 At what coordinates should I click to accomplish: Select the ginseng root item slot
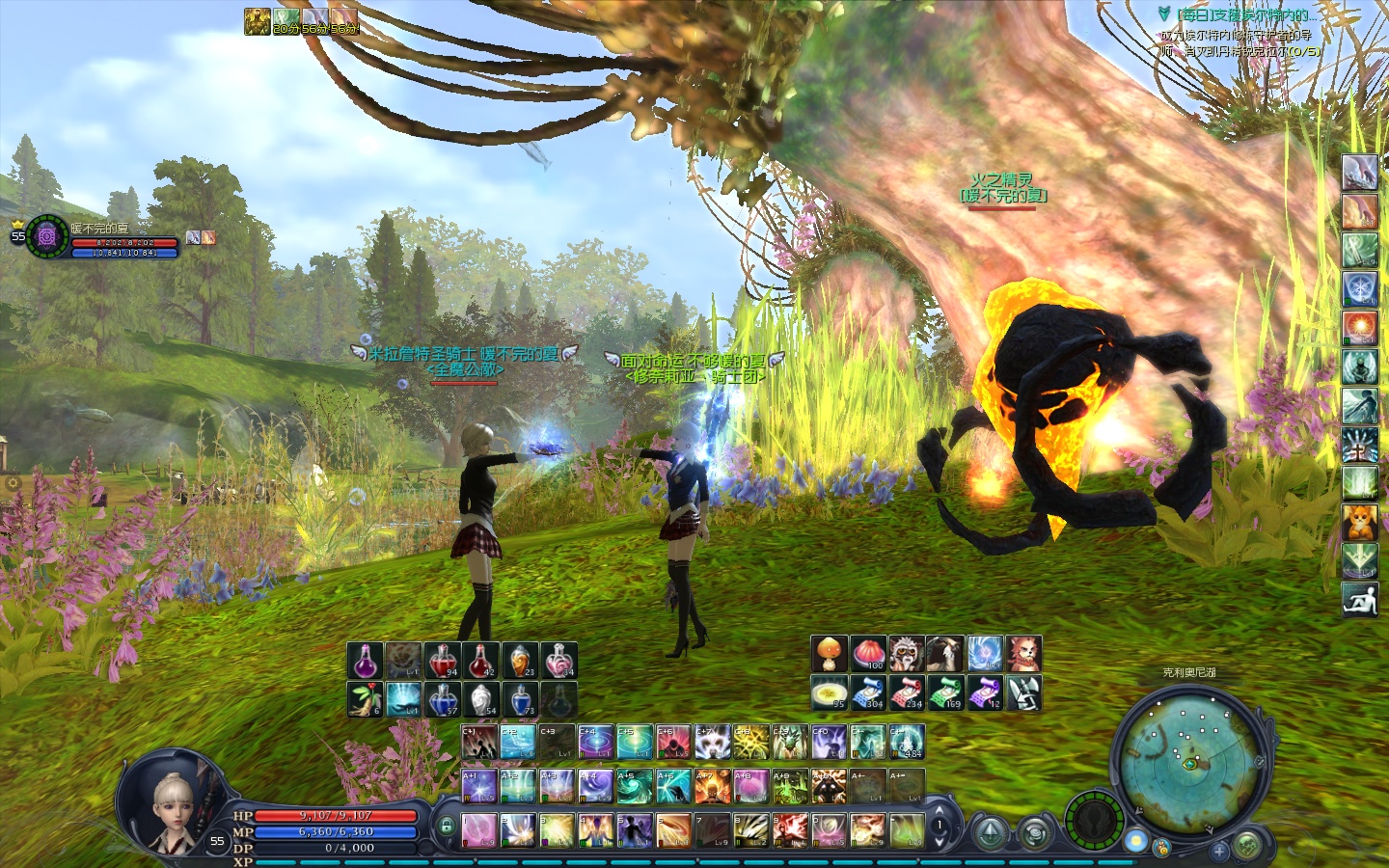coord(366,699)
